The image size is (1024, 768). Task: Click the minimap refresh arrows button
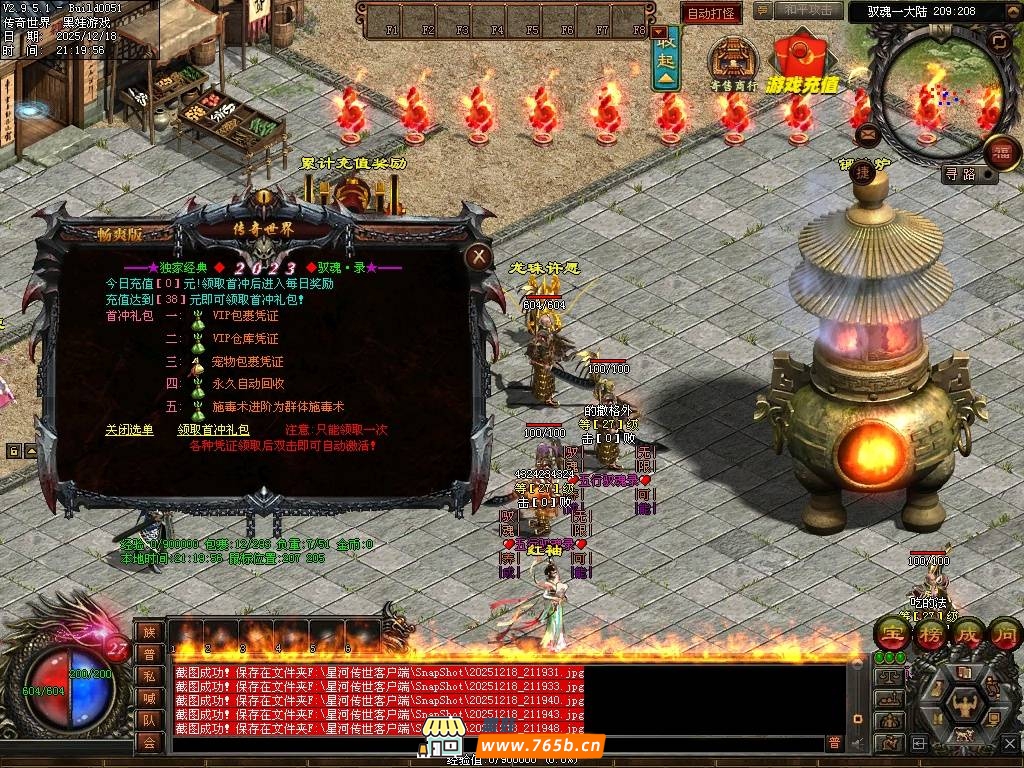[999, 42]
